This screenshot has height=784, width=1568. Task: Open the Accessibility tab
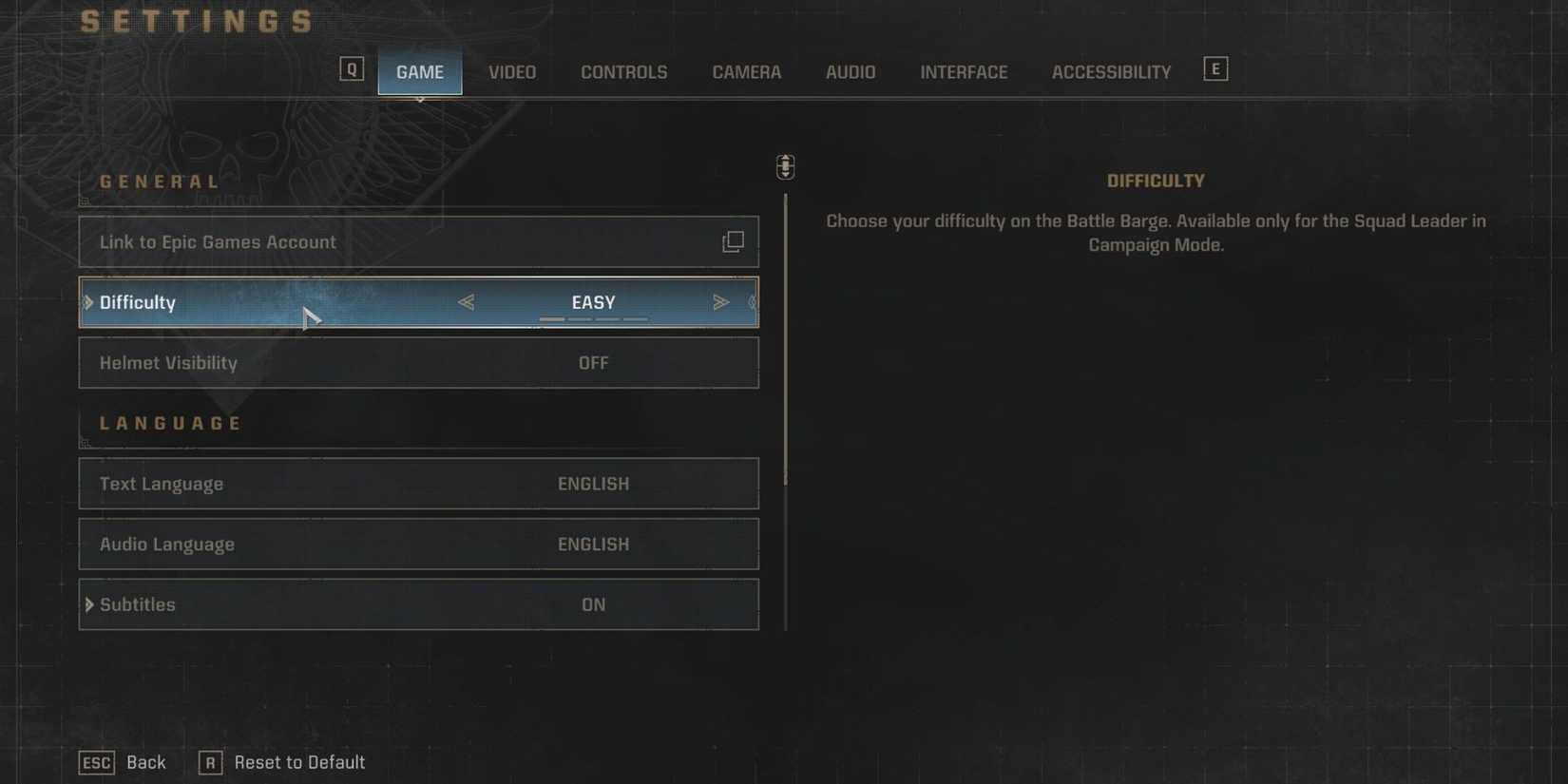pos(1110,71)
